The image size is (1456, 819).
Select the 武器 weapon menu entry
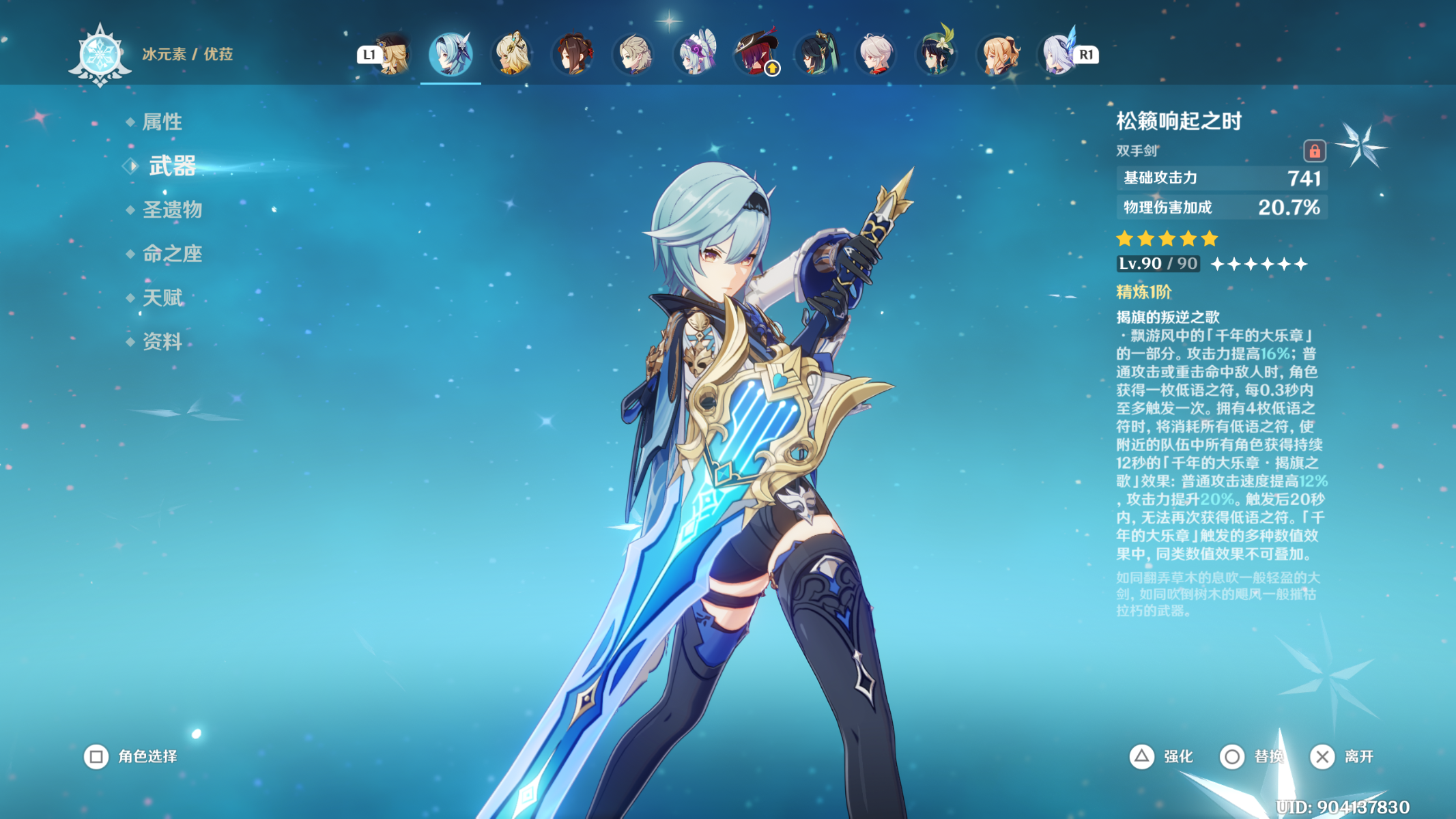[172, 166]
